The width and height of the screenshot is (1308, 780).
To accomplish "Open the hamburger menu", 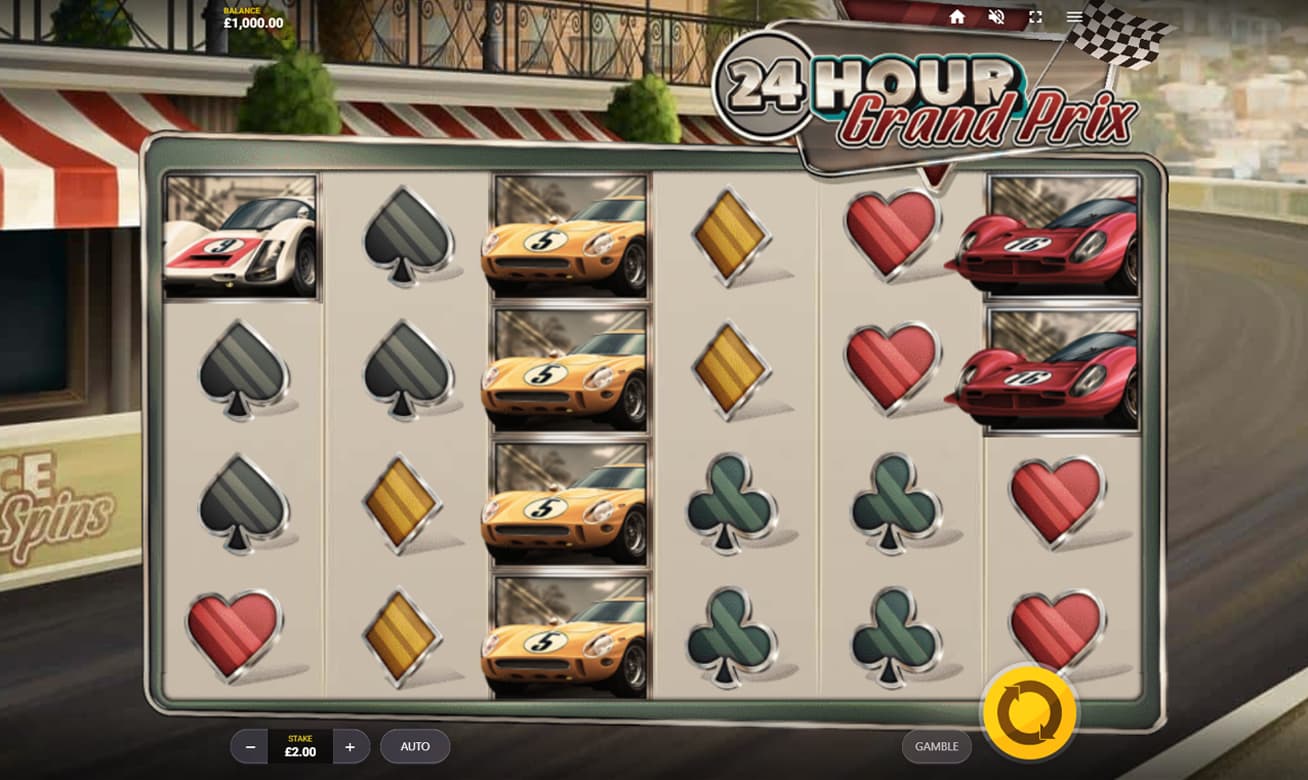I will [1074, 17].
